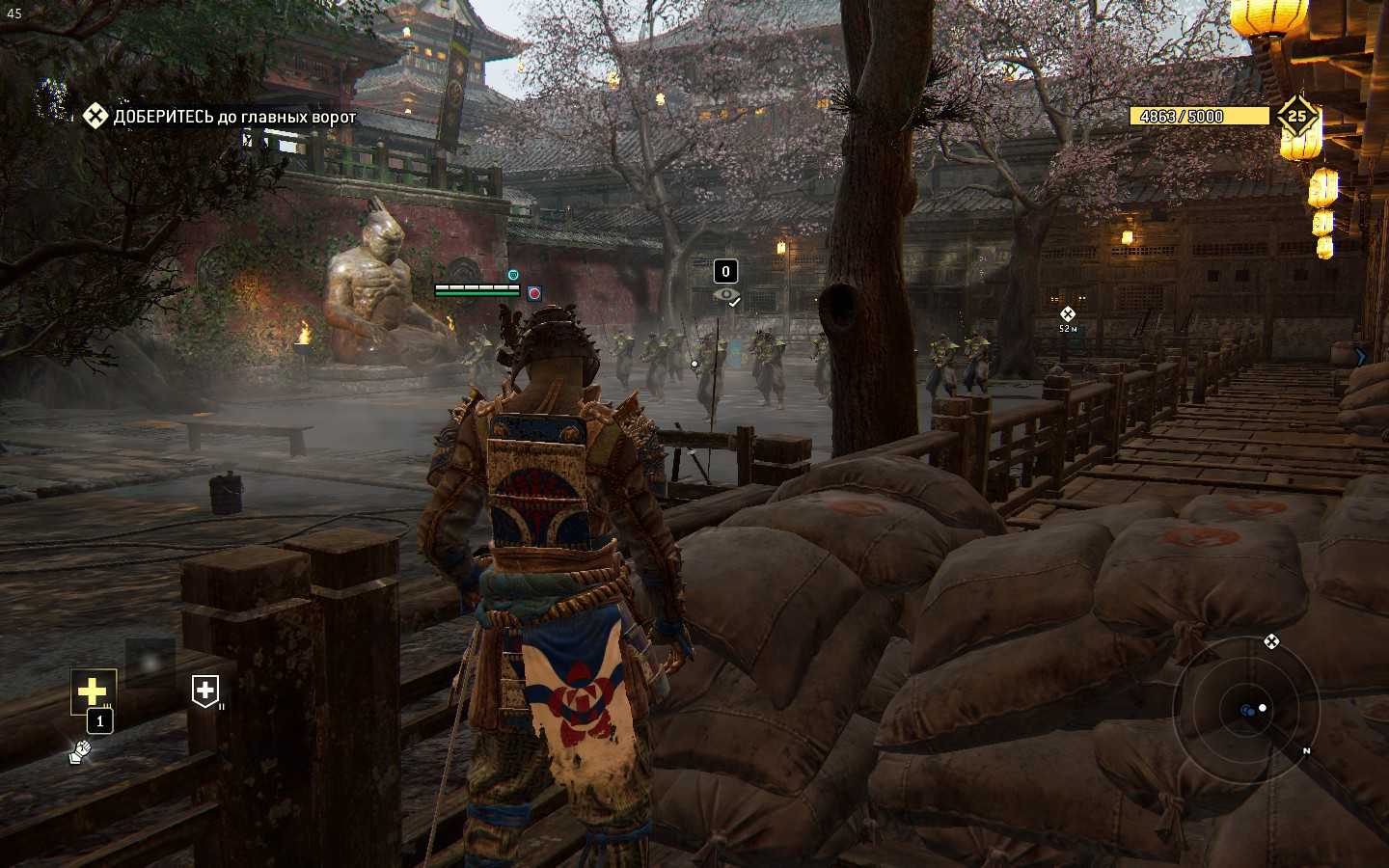
Task: Click the 52 m objective waypoint marker
Action: pos(1067,314)
